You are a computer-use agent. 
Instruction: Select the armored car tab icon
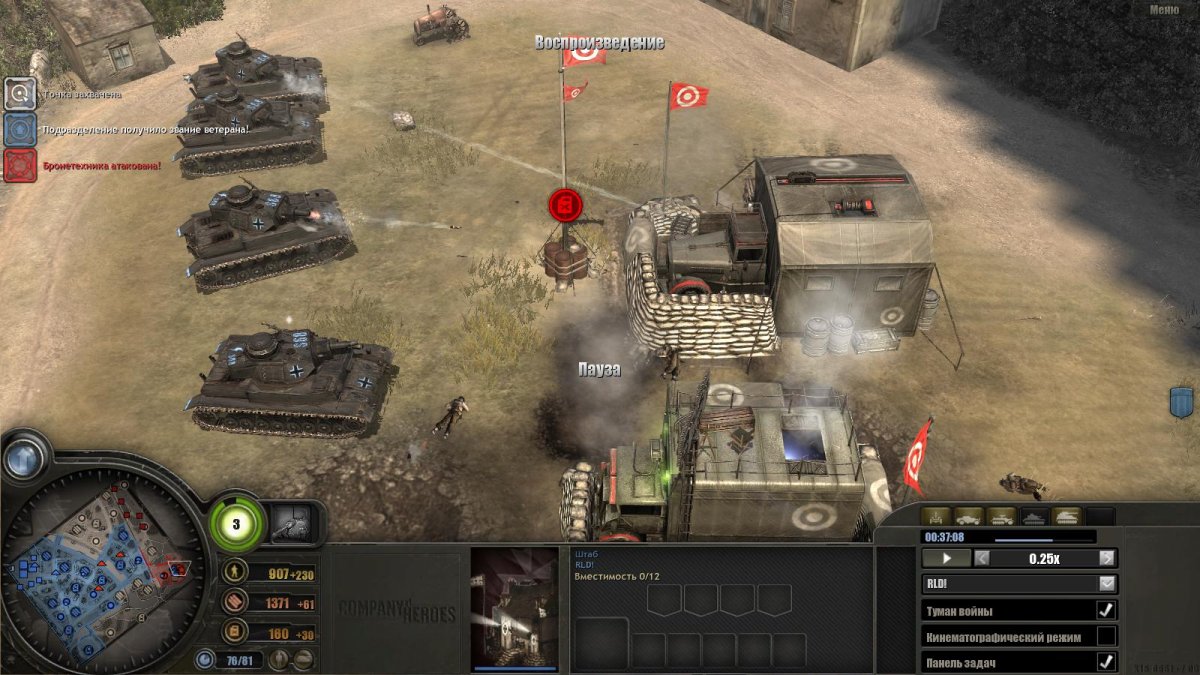tap(969, 517)
